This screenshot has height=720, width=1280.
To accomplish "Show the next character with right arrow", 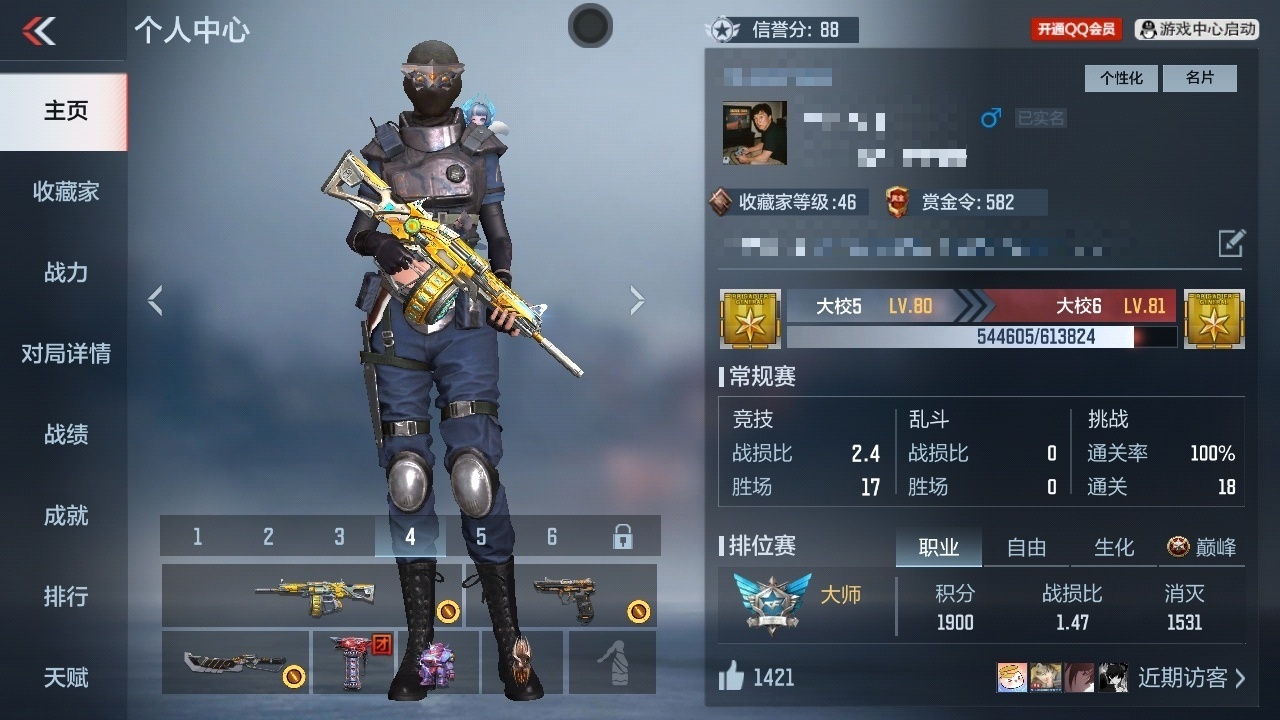I will click(637, 300).
